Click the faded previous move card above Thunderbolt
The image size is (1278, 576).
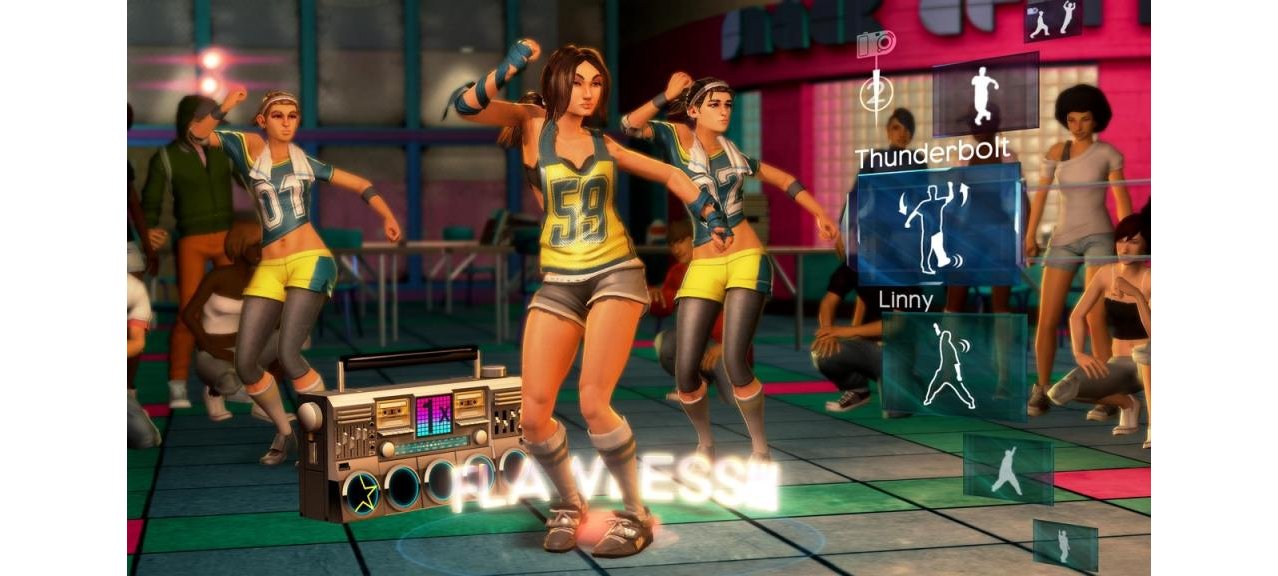coord(985,96)
